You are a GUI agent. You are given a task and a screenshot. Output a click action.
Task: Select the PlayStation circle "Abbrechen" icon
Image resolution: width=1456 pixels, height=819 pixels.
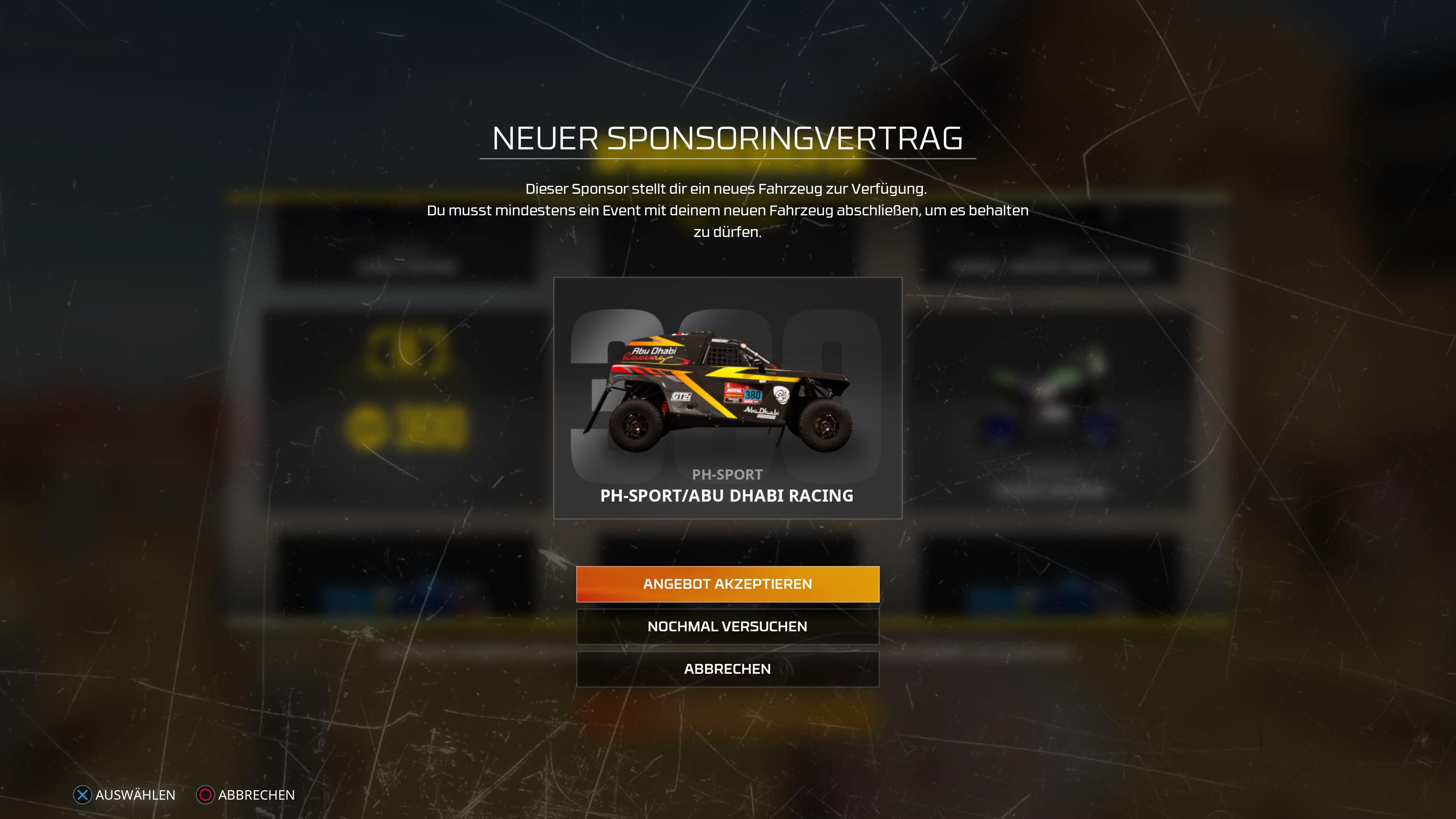[205, 795]
